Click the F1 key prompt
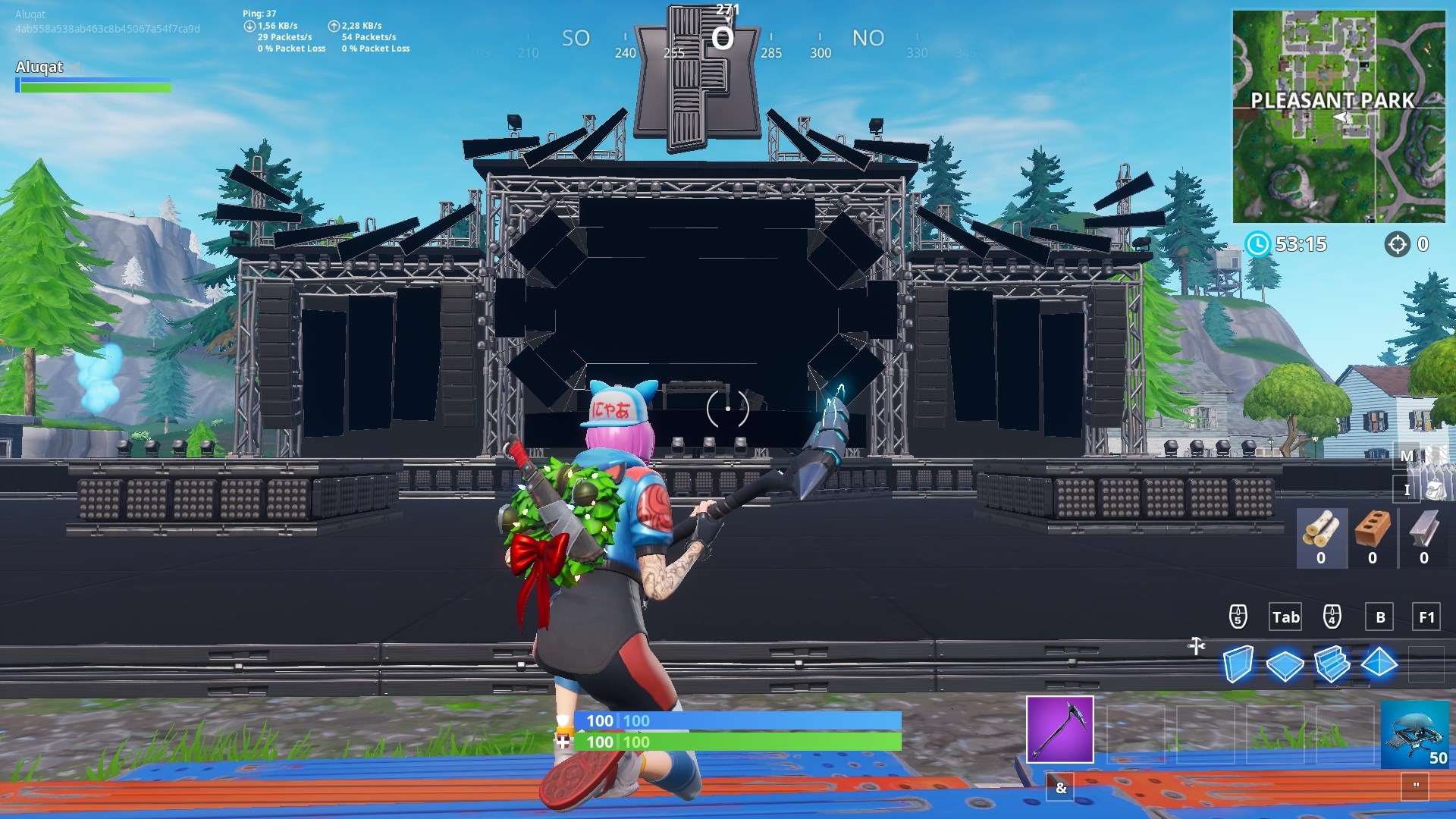 1426,617
